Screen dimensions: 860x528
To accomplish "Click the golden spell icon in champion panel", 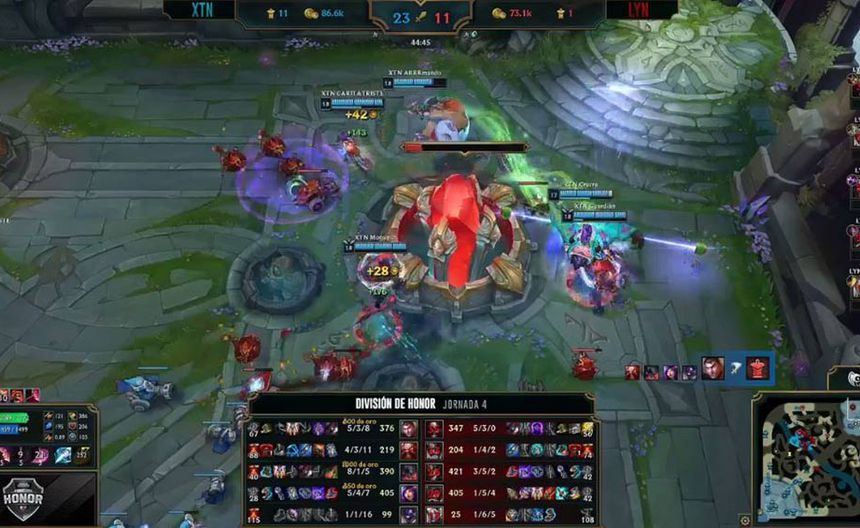I will (x=82, y=455).
